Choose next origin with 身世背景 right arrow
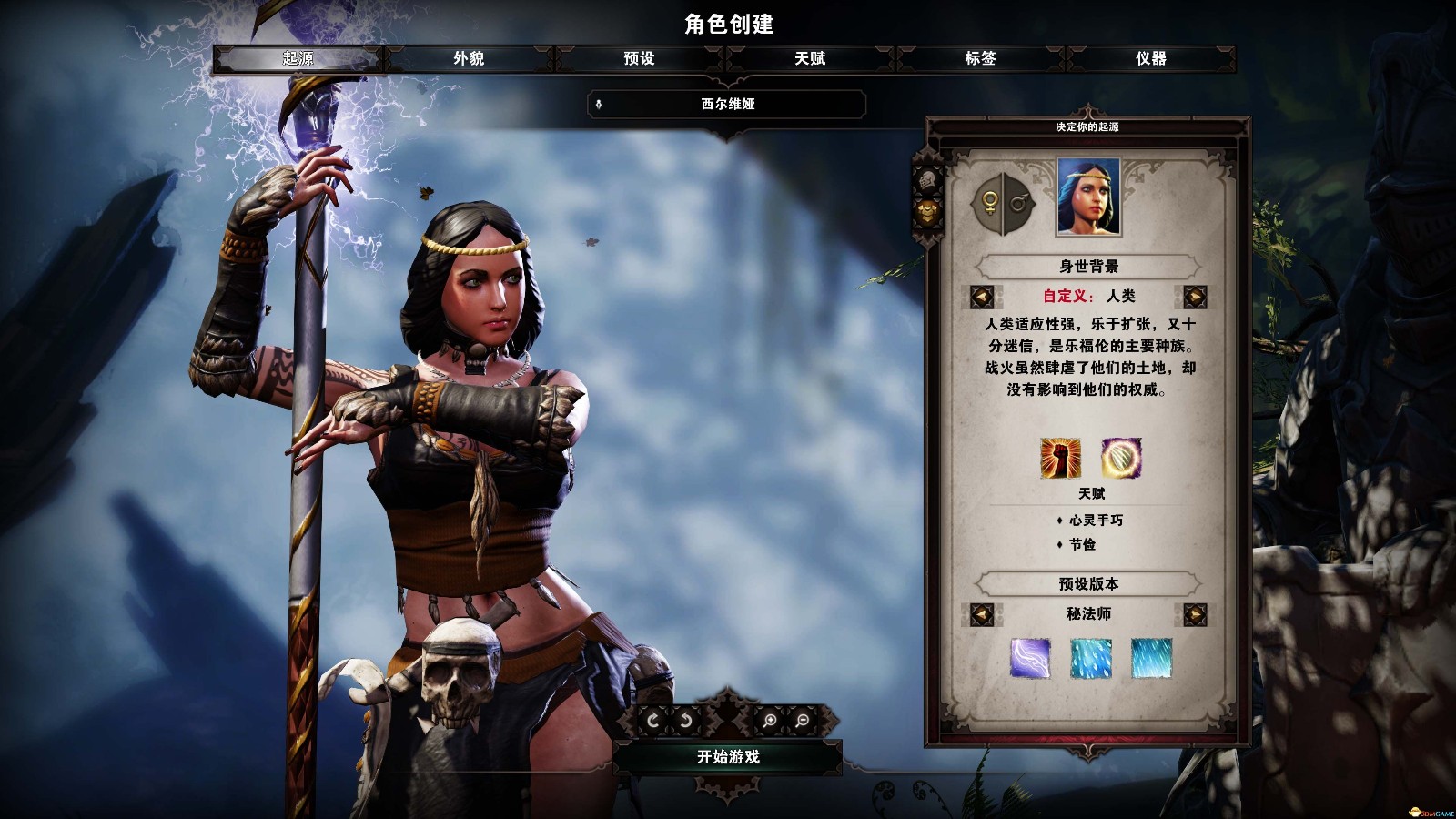The width and height of the screenshot is (1456, 819). 1195,297
